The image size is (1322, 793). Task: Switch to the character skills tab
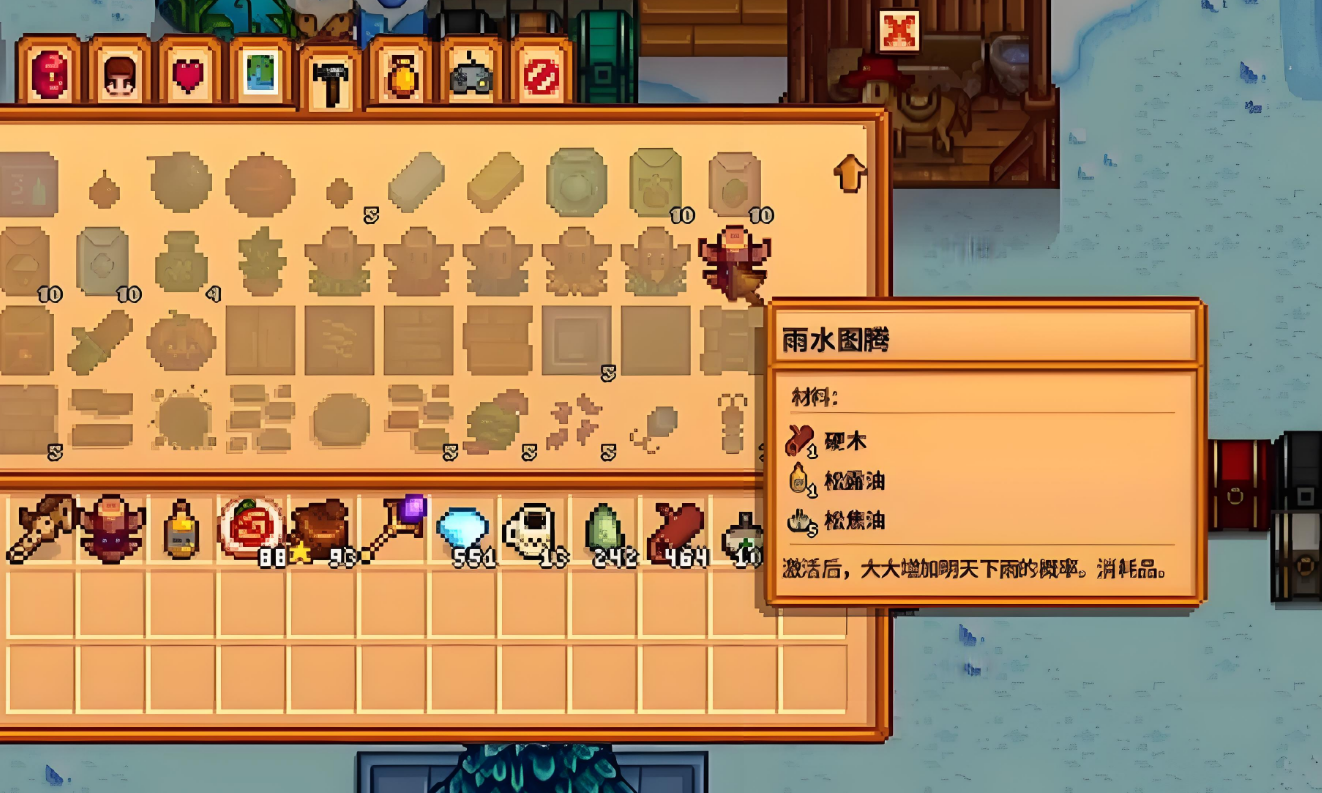click(x=118, y=75)
